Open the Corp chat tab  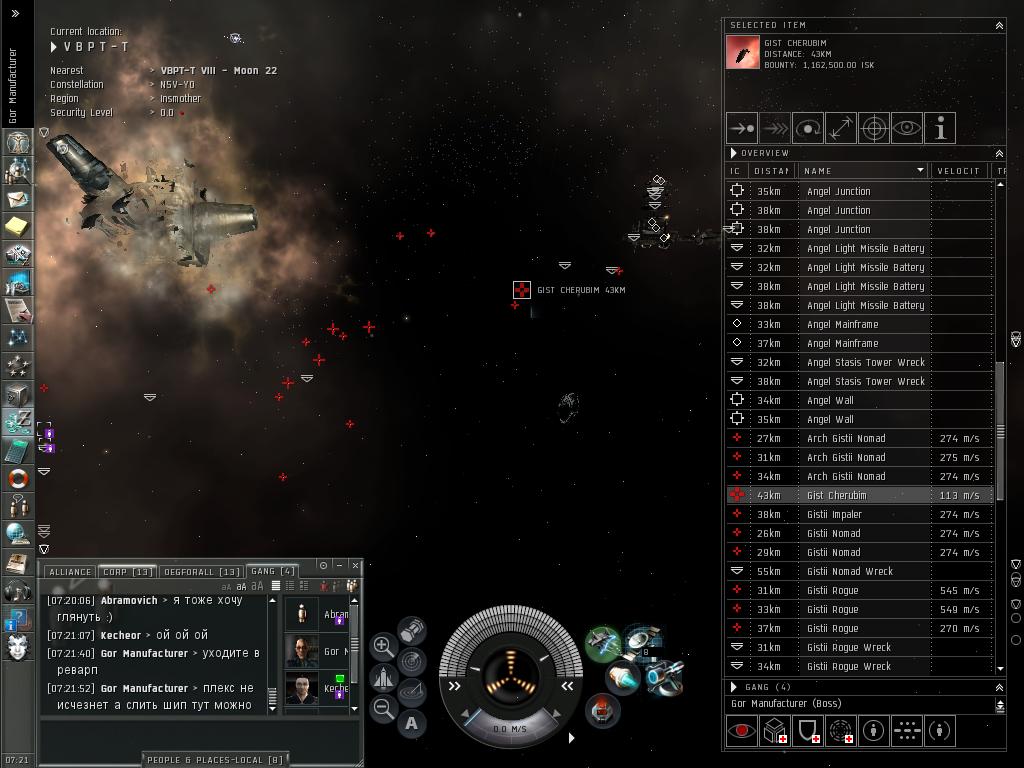tap(127, 572)
